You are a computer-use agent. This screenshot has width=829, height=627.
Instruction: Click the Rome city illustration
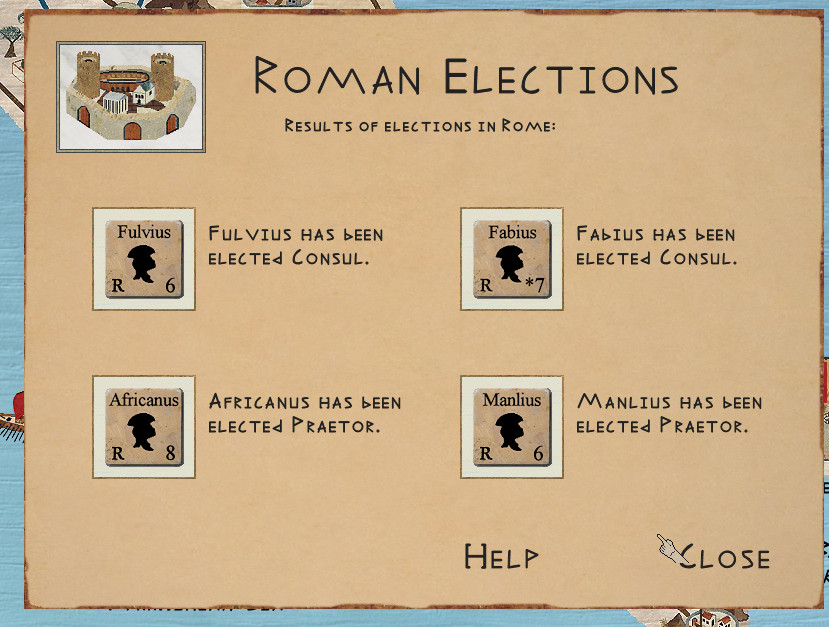pos(131,97)
